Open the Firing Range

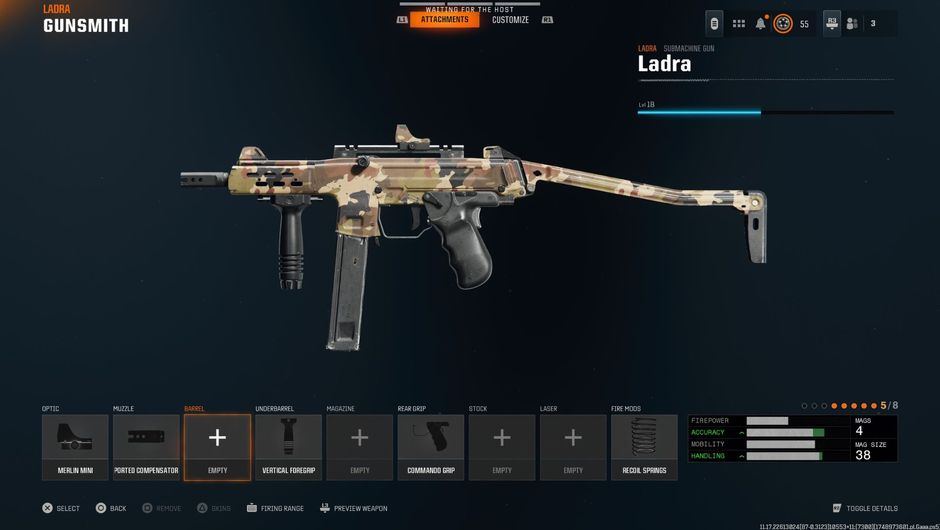click(x=275, y=508)
